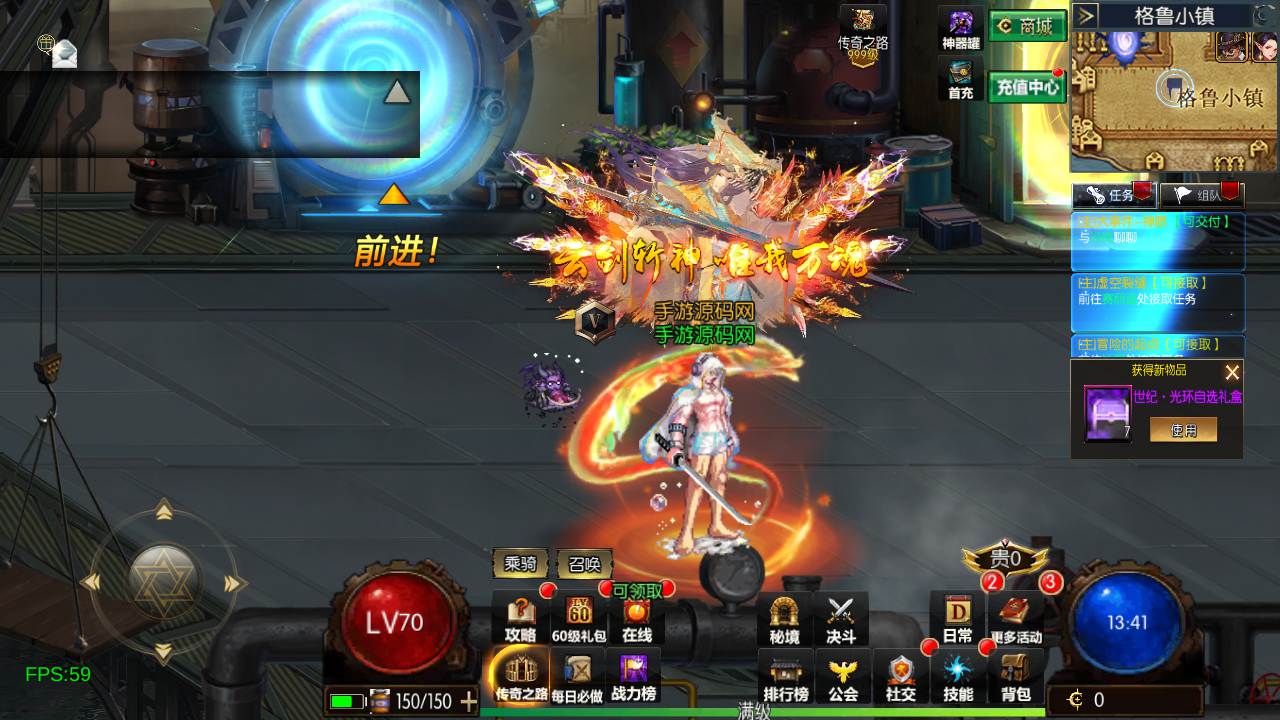Viewport: 1280px width, 720px height.
Task: Open the 商城 shop
Action: pos(1027,27)
